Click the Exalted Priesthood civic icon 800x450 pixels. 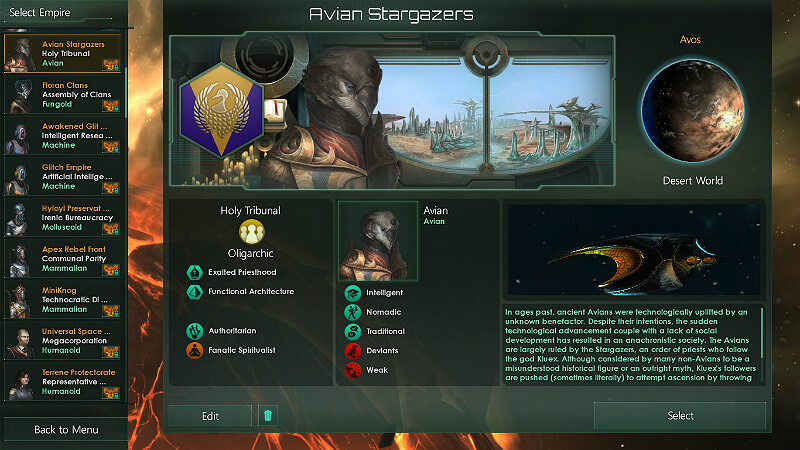[194, 272]
